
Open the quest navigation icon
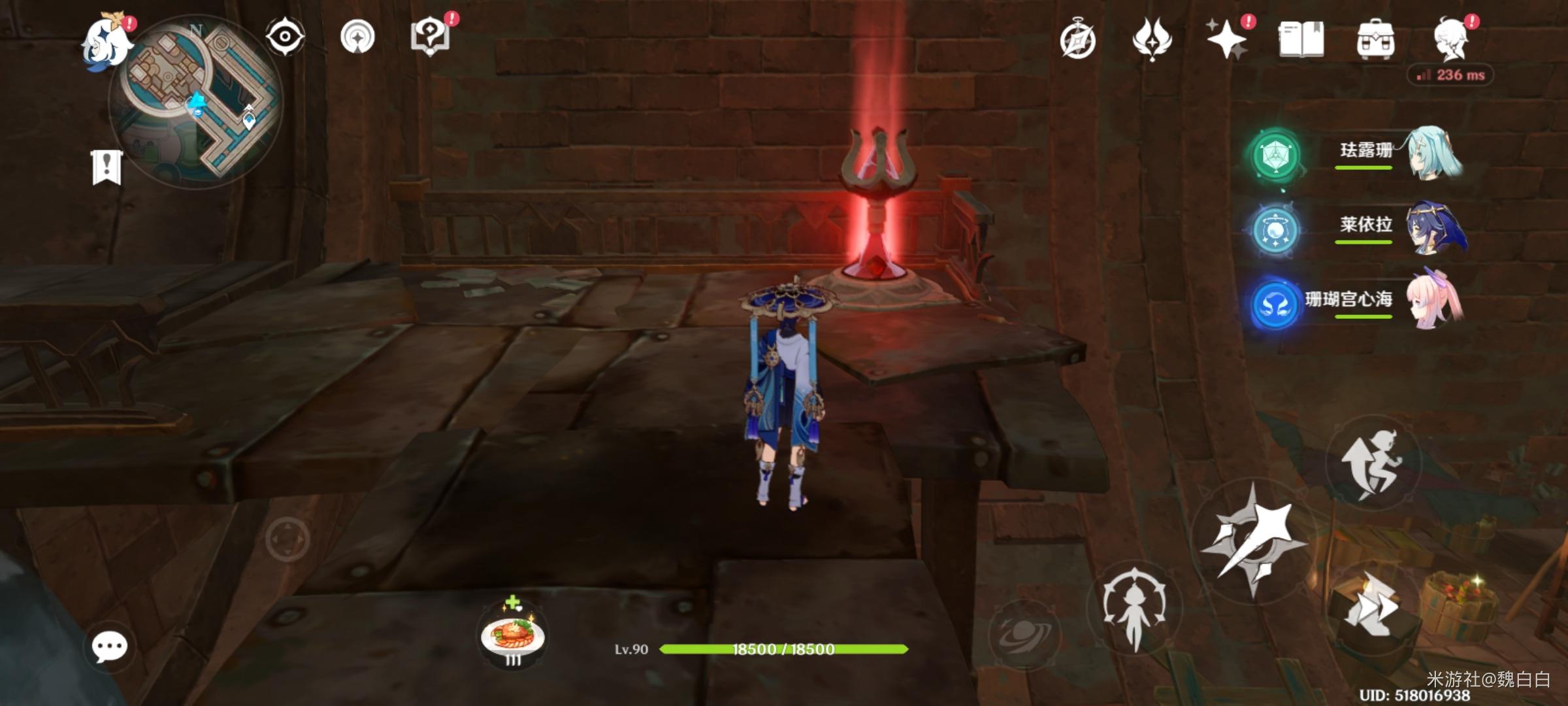(357, 37)
